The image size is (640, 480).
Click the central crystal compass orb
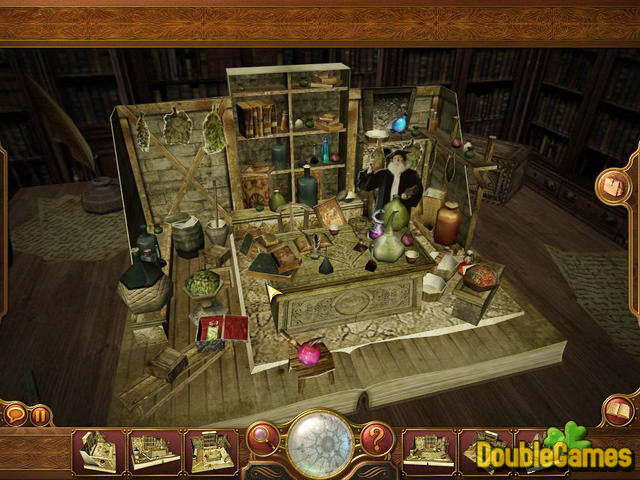[320, 440]
